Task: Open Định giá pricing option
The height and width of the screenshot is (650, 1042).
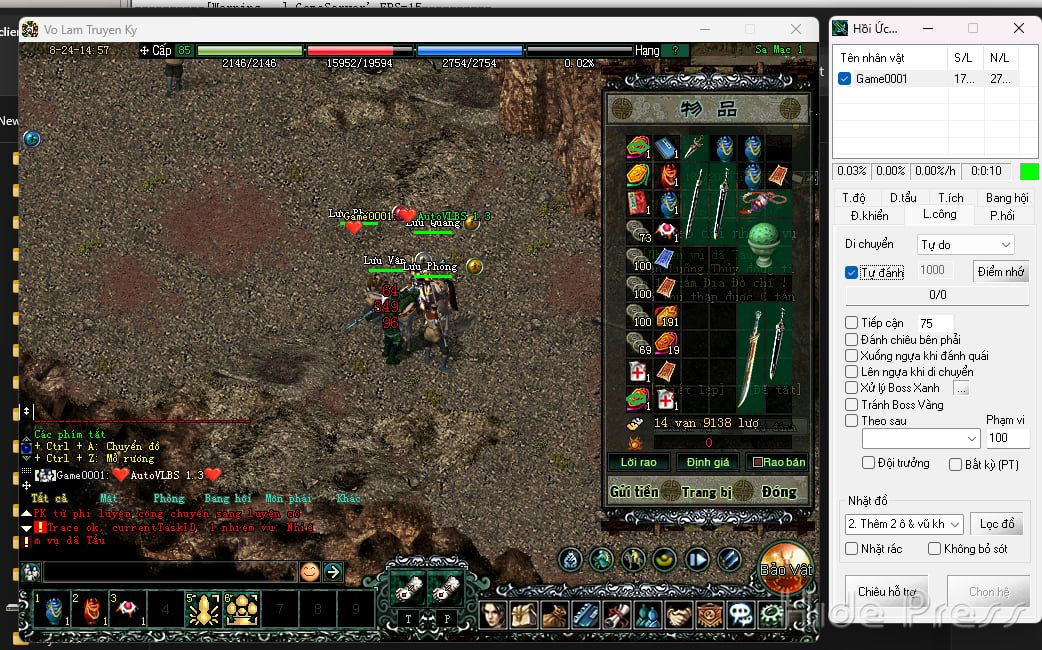Action: tap(708, 462)
